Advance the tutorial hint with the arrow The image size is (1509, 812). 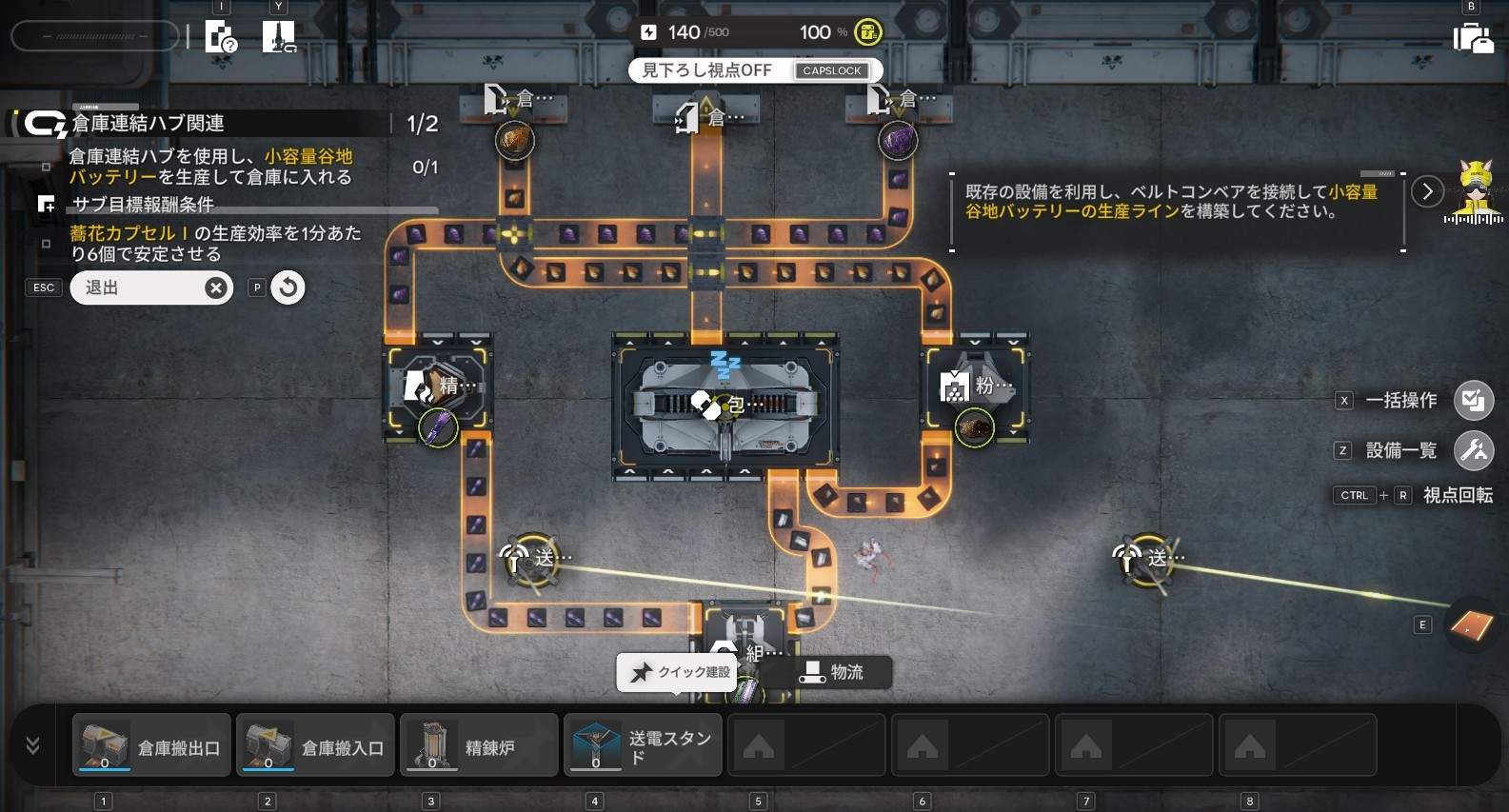tap(1426, 191)
